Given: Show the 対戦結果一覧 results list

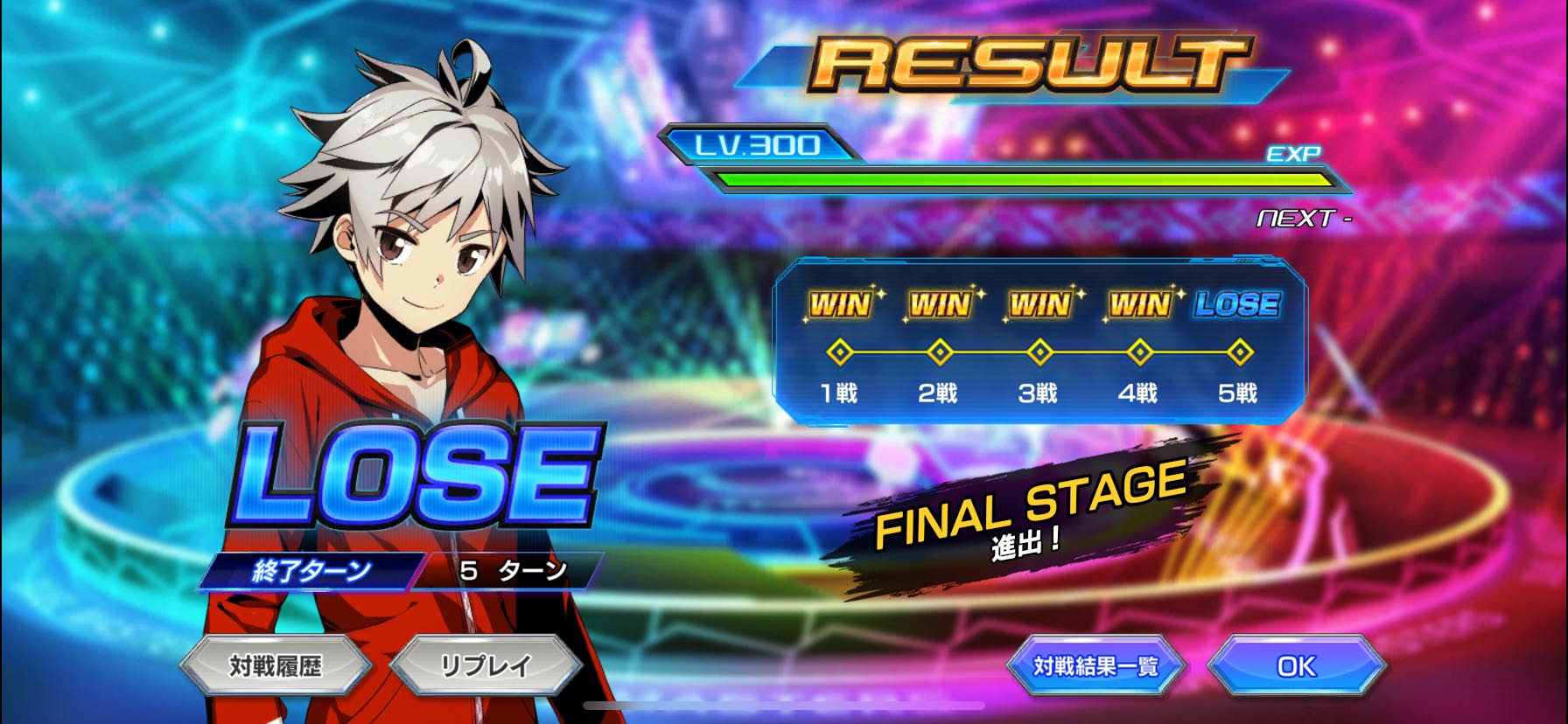Looking at the screenshot, I should tap(1095, 666).
